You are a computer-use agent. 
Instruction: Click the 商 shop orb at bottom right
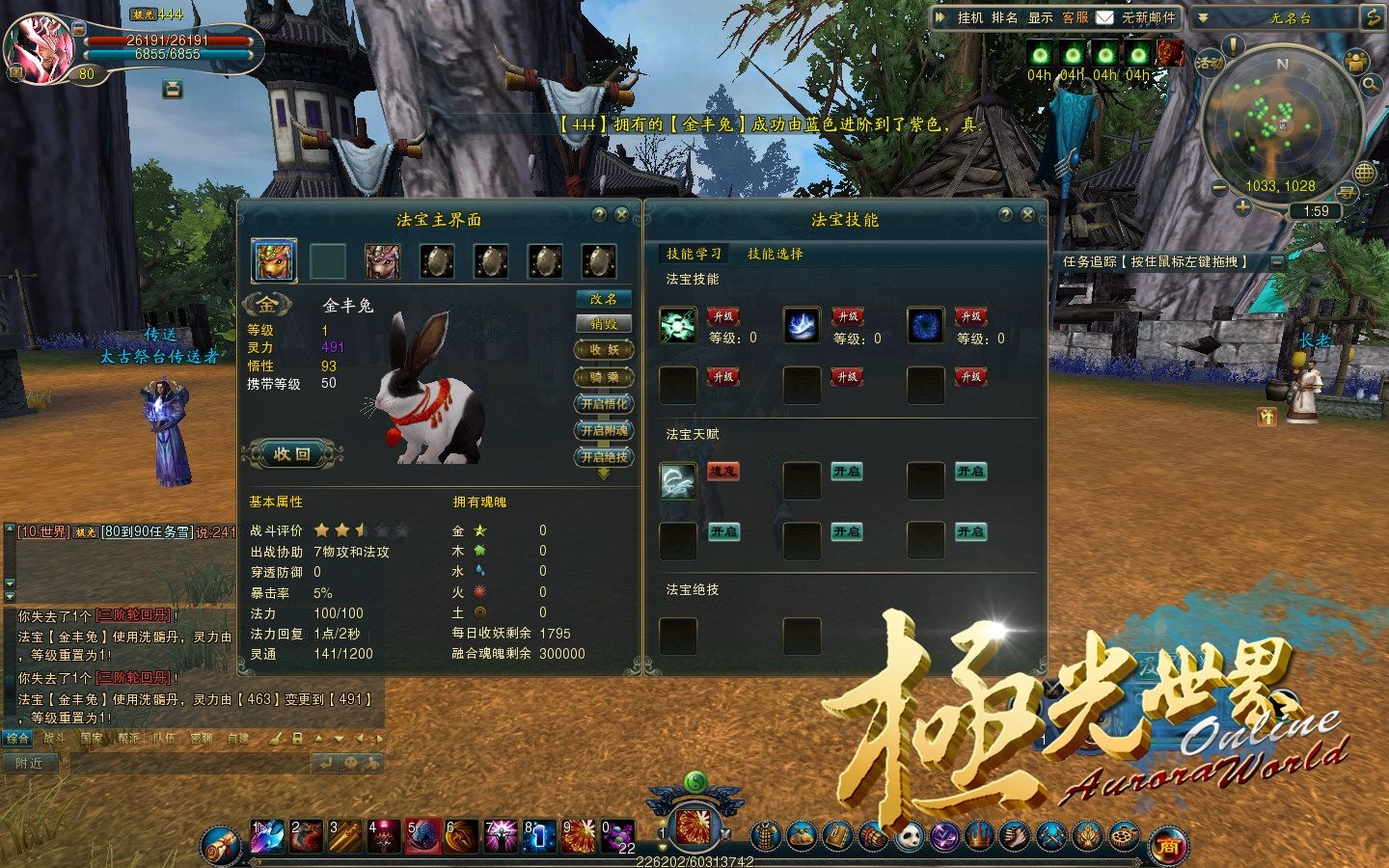tap(1168, 842)
